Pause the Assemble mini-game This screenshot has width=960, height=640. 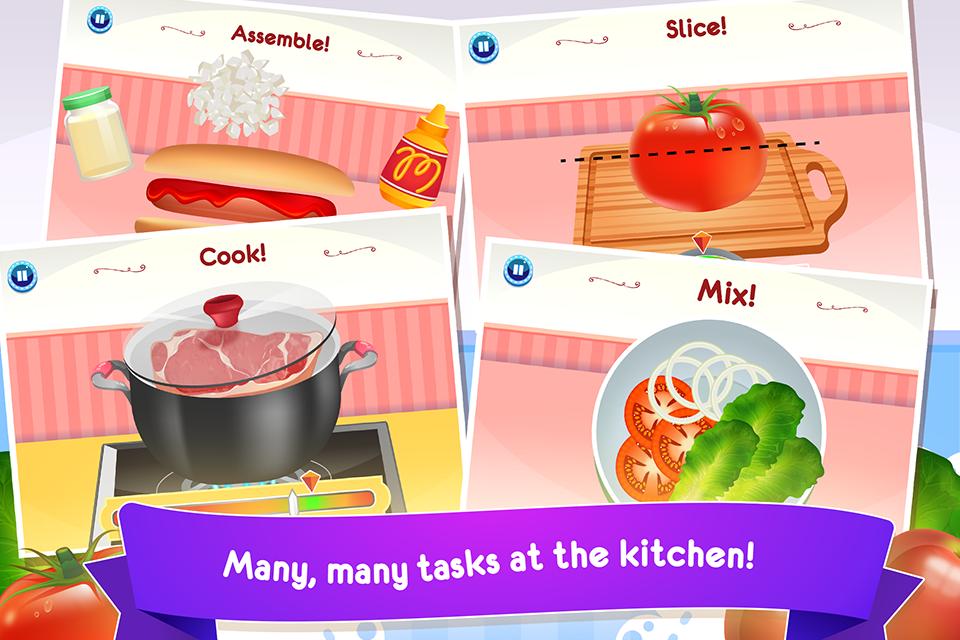pos(98,19)
